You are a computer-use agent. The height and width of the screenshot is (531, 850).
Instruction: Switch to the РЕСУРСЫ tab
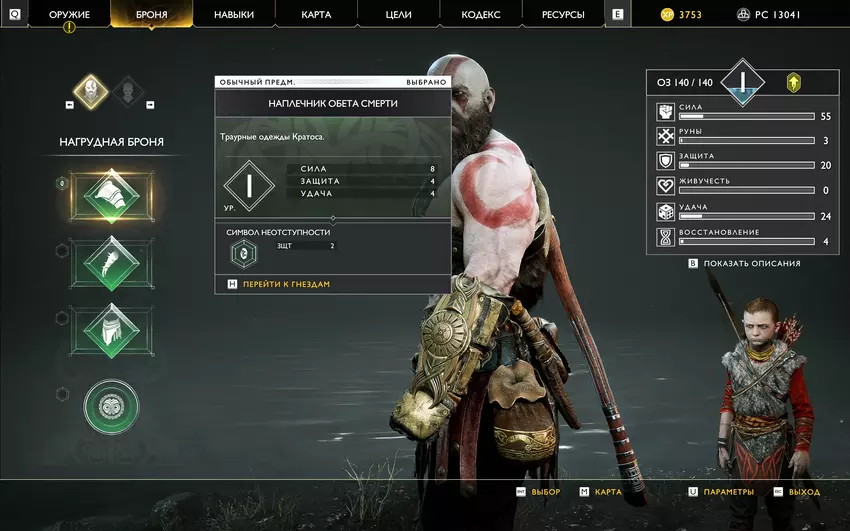(564, 15)
